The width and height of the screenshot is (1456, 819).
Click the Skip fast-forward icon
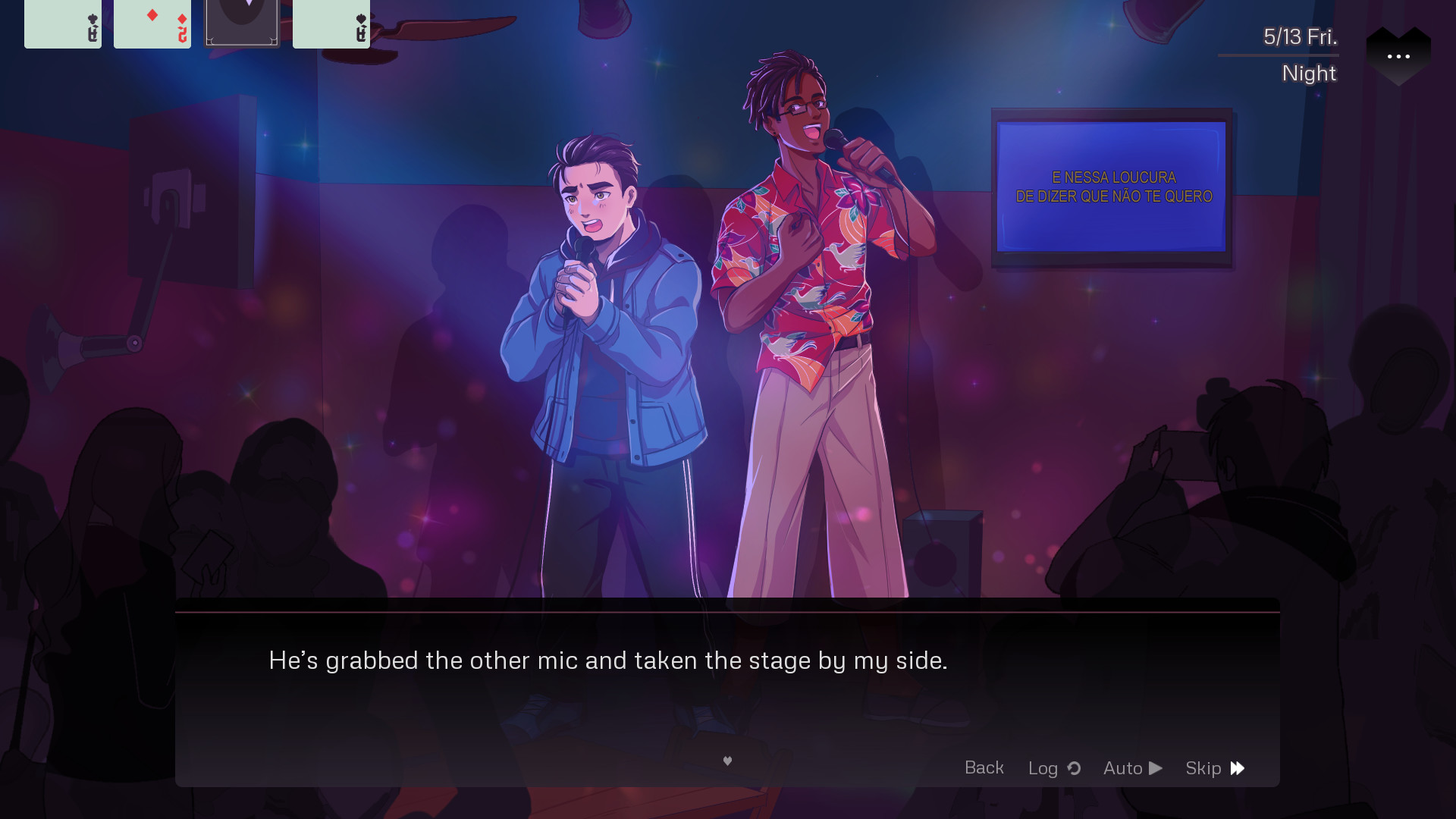pyautogui.click(x=1237, y=767)
